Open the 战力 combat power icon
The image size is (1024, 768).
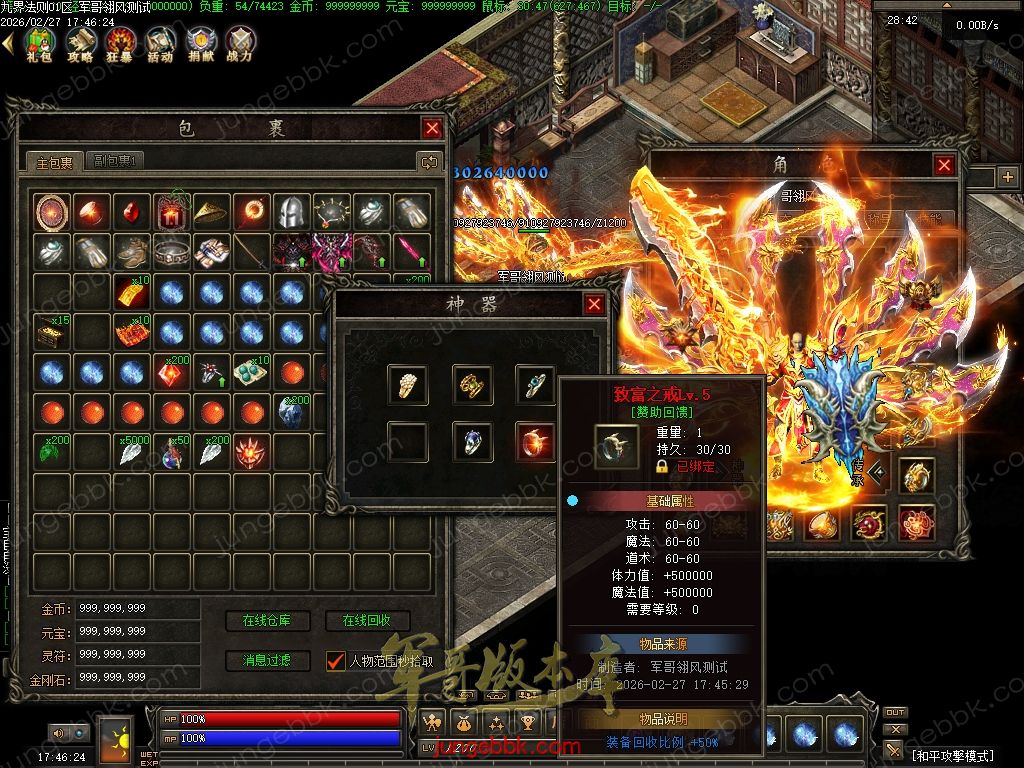pyautogui.click(x=240, y=42)
